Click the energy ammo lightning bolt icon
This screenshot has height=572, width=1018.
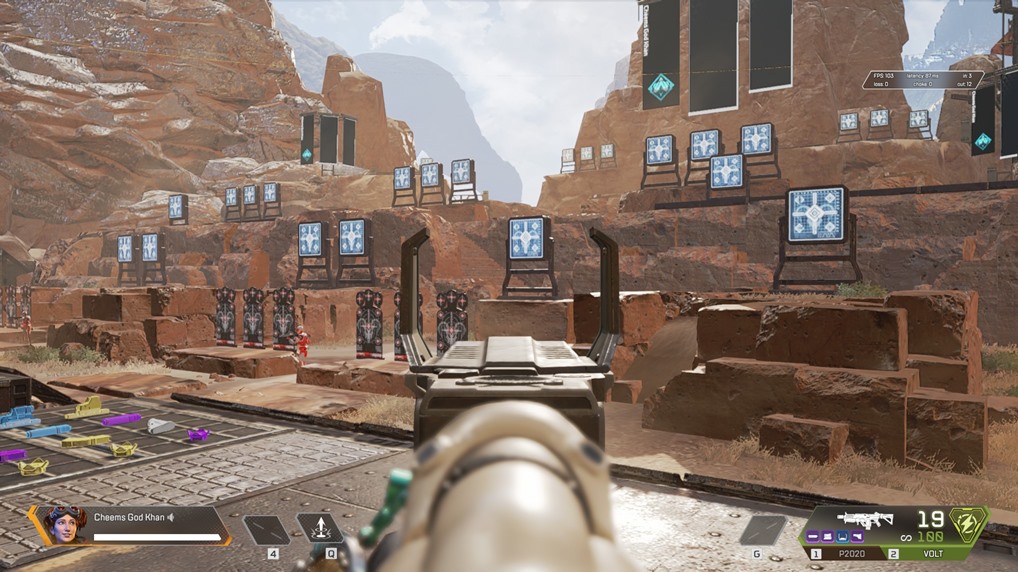(969, 523)
